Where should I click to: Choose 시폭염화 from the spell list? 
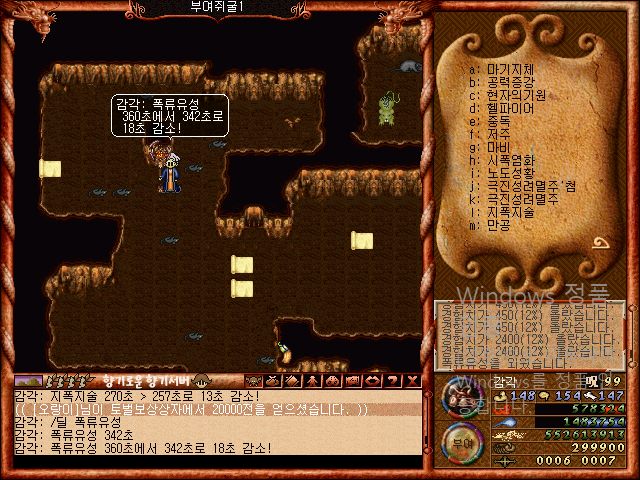pos(509,160)
